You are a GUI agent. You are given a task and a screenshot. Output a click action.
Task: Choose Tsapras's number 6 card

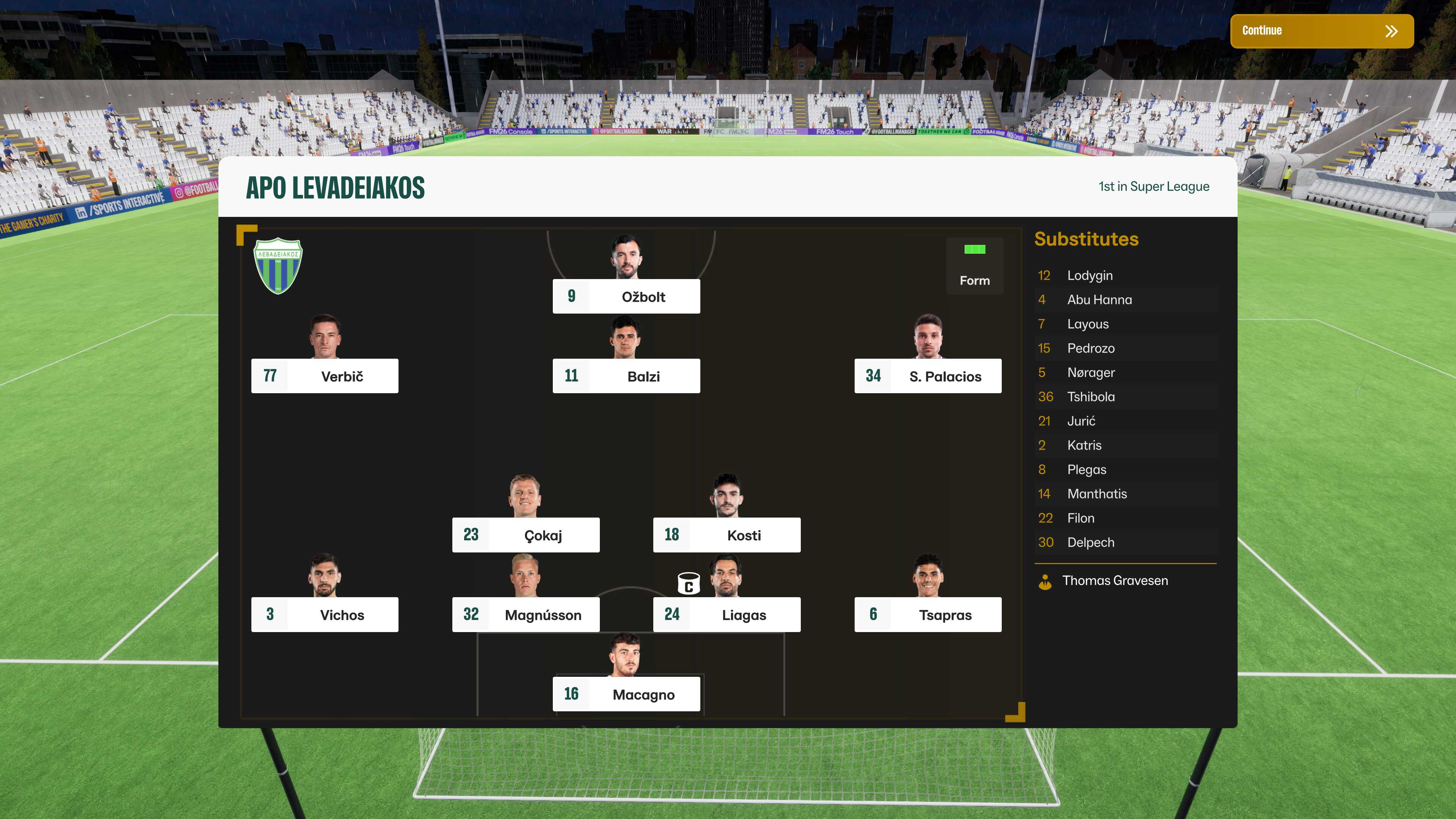click(x=927, y=614)
